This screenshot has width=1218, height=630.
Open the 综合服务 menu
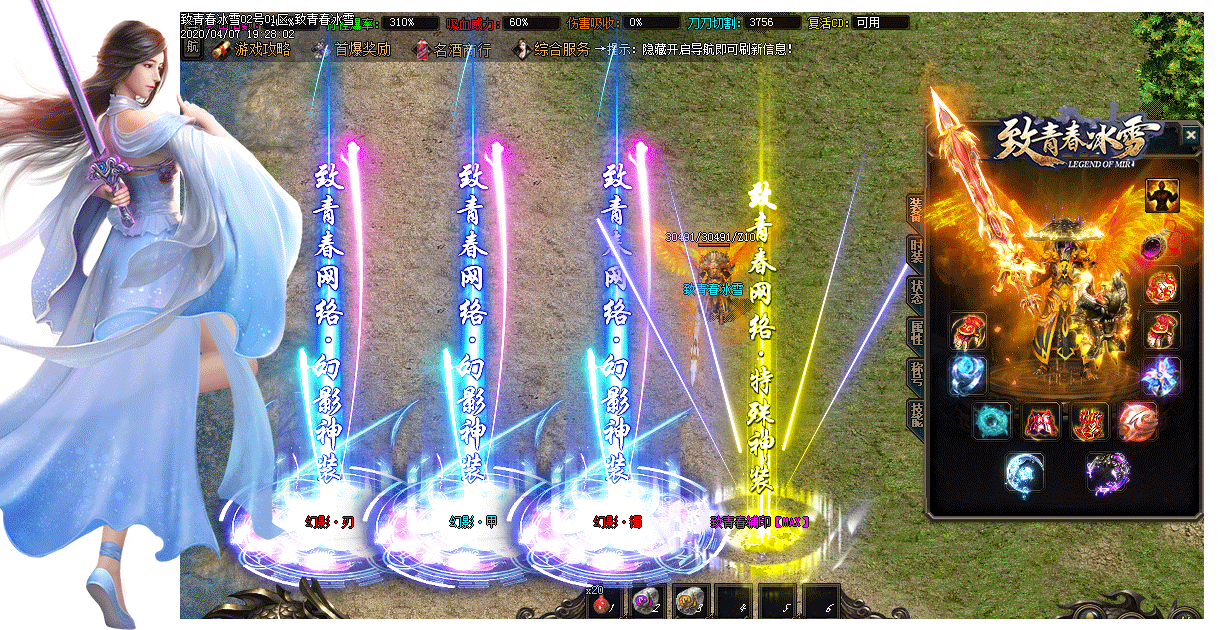pyautogui.click(x=552, y=49)
